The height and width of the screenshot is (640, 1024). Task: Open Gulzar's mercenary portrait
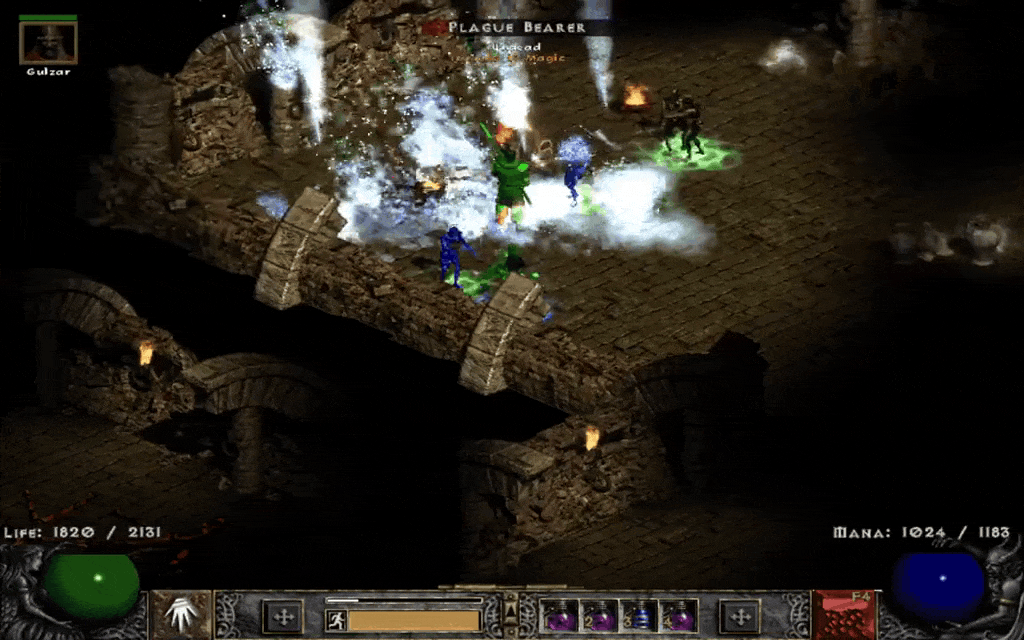pos(47,41)
